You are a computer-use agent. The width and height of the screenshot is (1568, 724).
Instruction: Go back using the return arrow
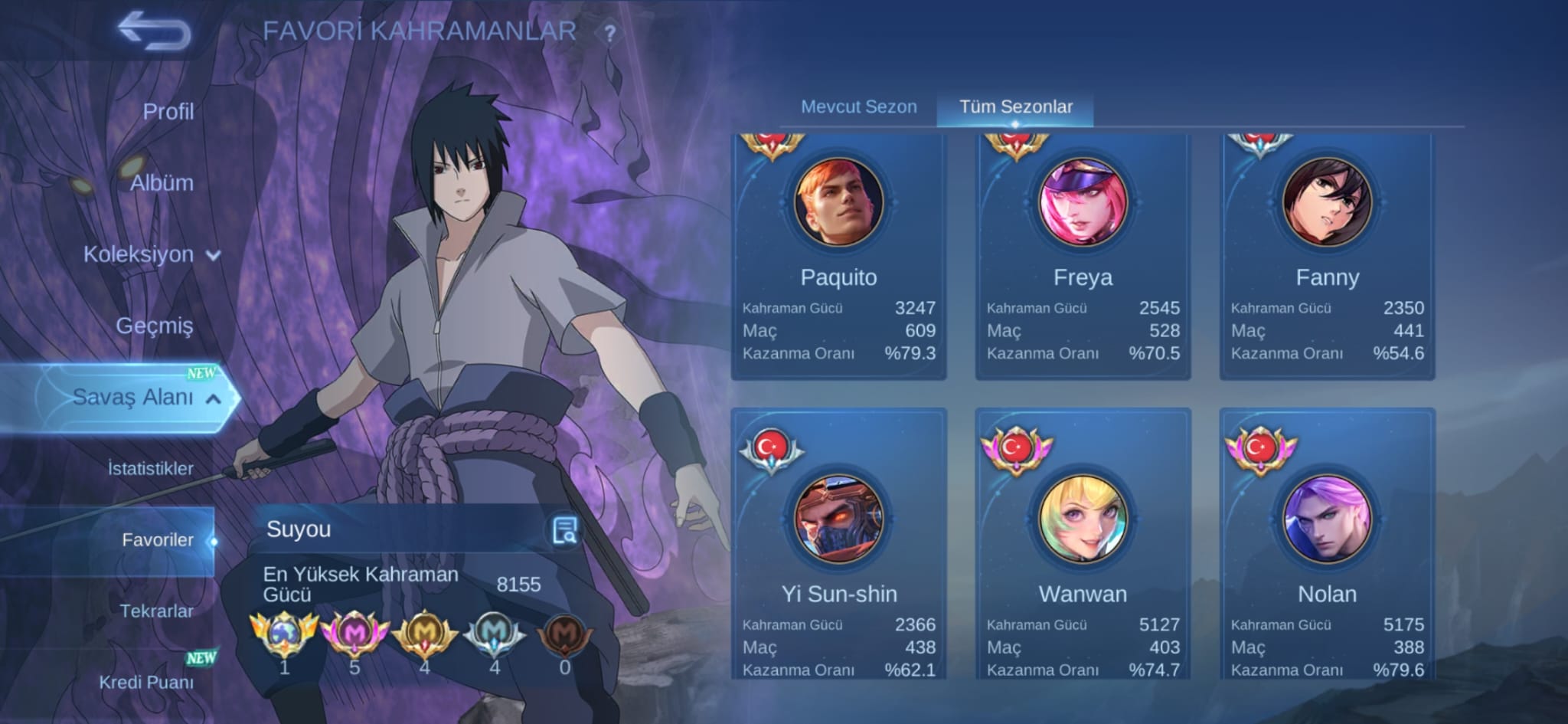pyautogui.click(x=154, y=31)
